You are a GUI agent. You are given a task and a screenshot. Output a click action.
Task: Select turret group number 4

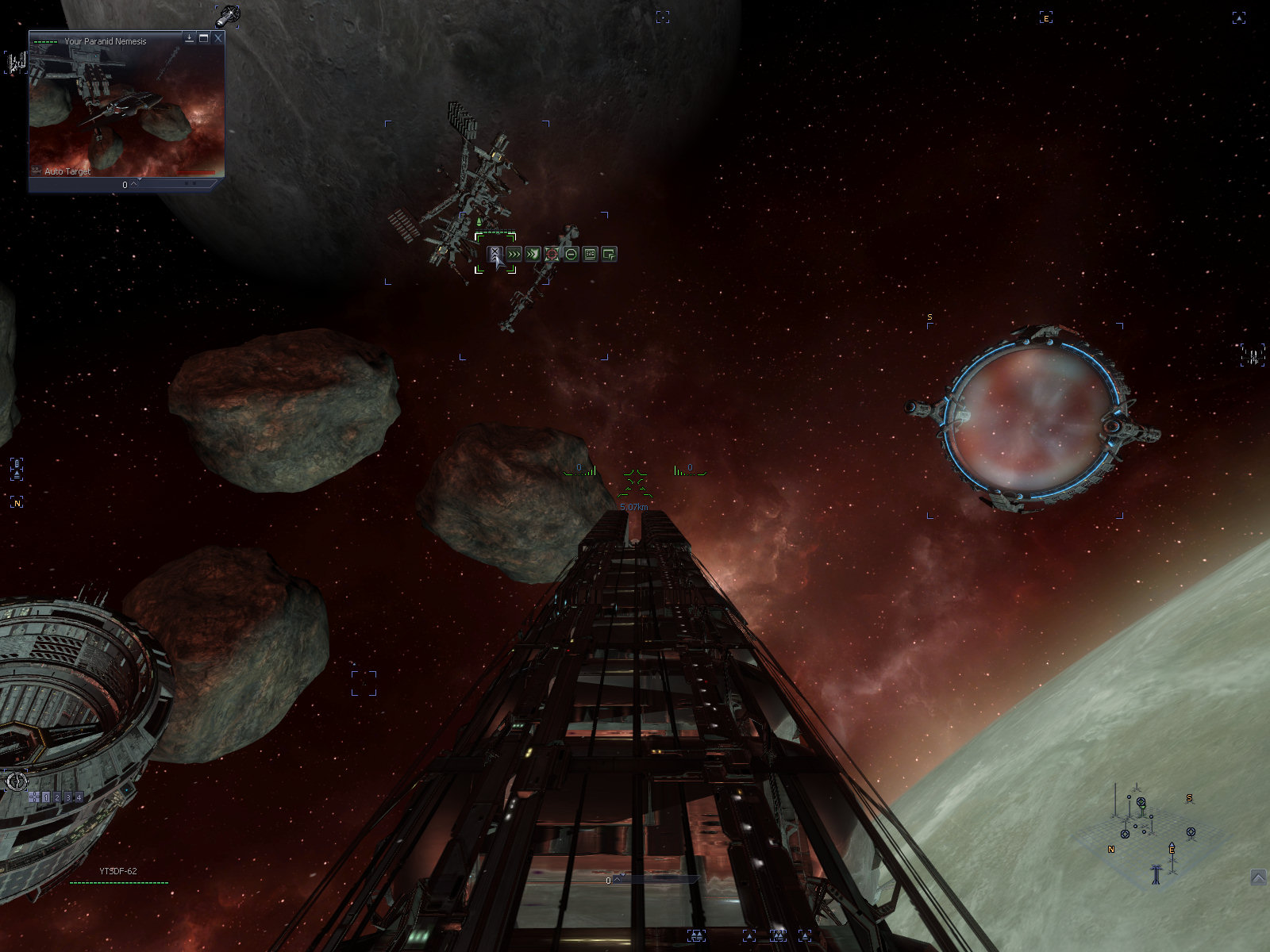pyautogui.click(x=79, y=797)
